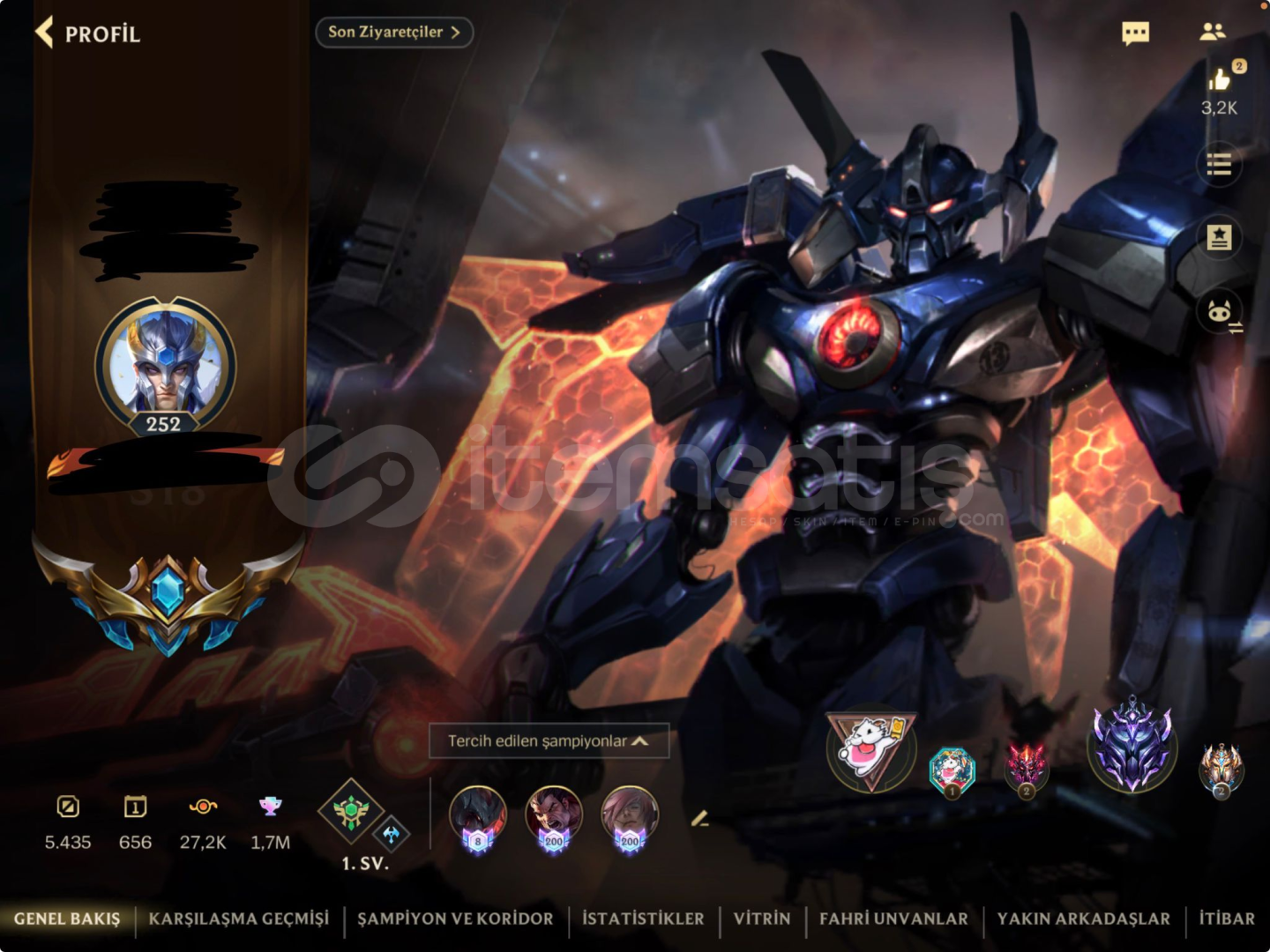Open the chat messages icon

click(x=1136, y=33)
